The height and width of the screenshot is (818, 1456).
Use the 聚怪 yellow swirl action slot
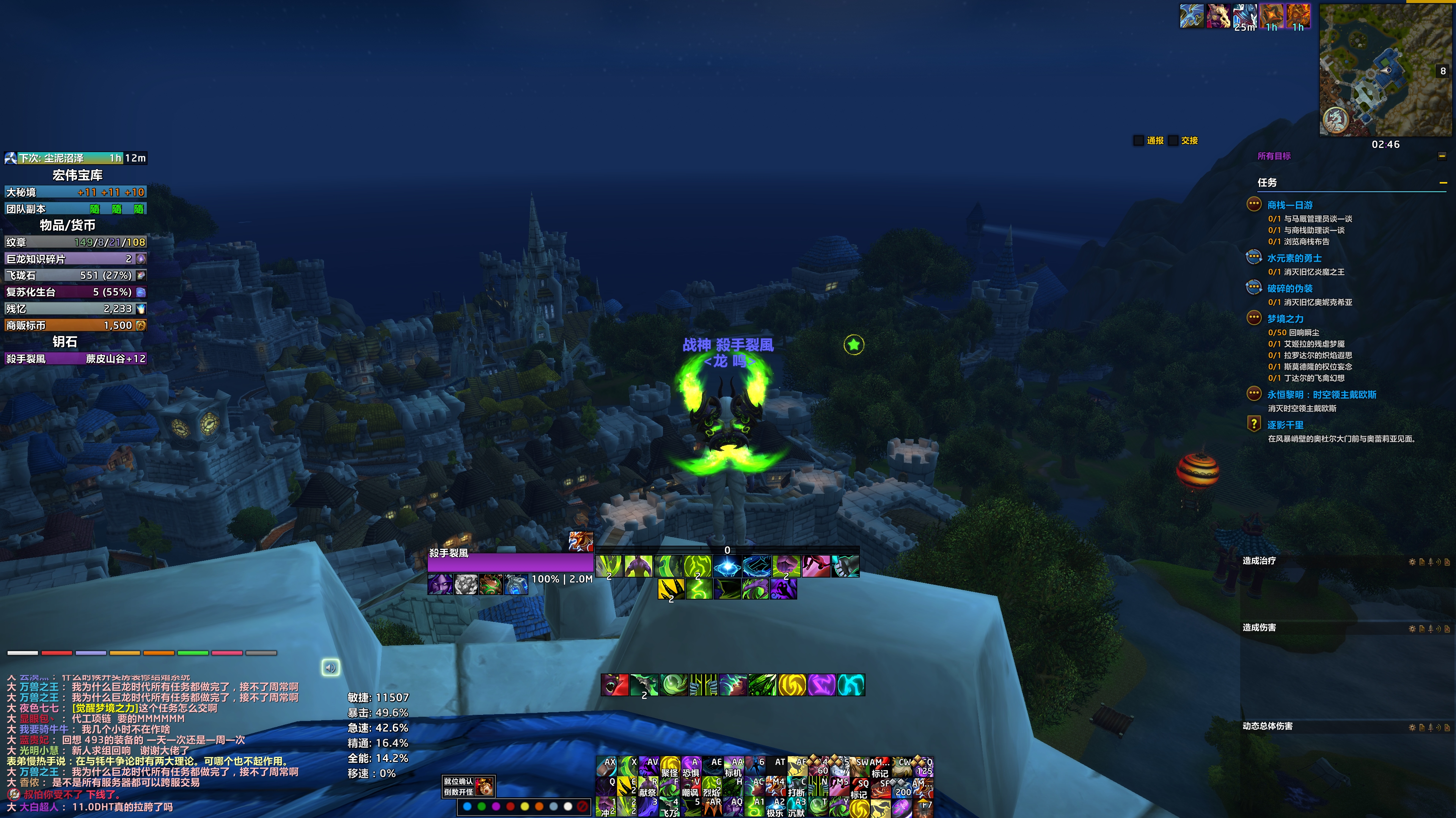pyautogui.click(x=670, y=766)
